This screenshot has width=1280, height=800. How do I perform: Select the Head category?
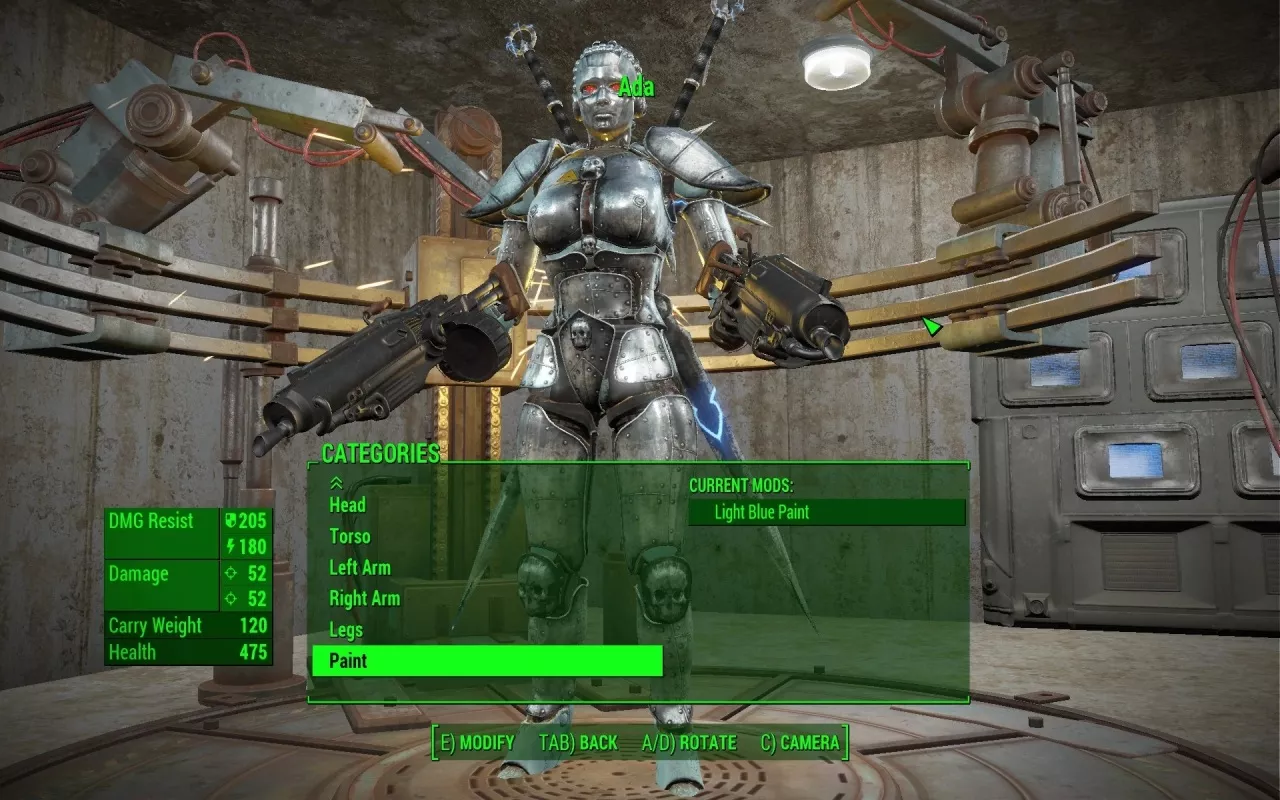click(348, 505)
